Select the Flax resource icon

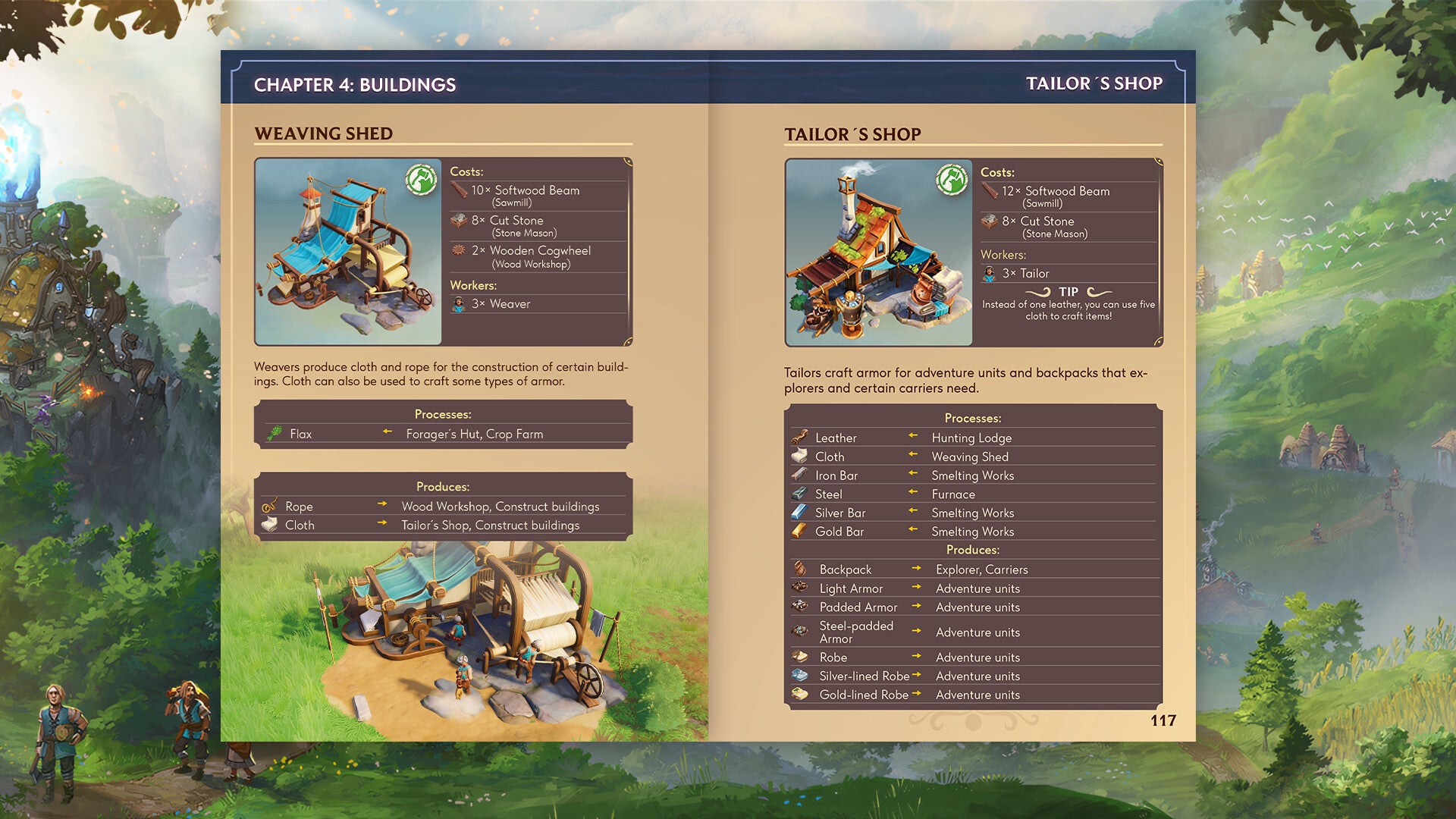click(276, 434)
